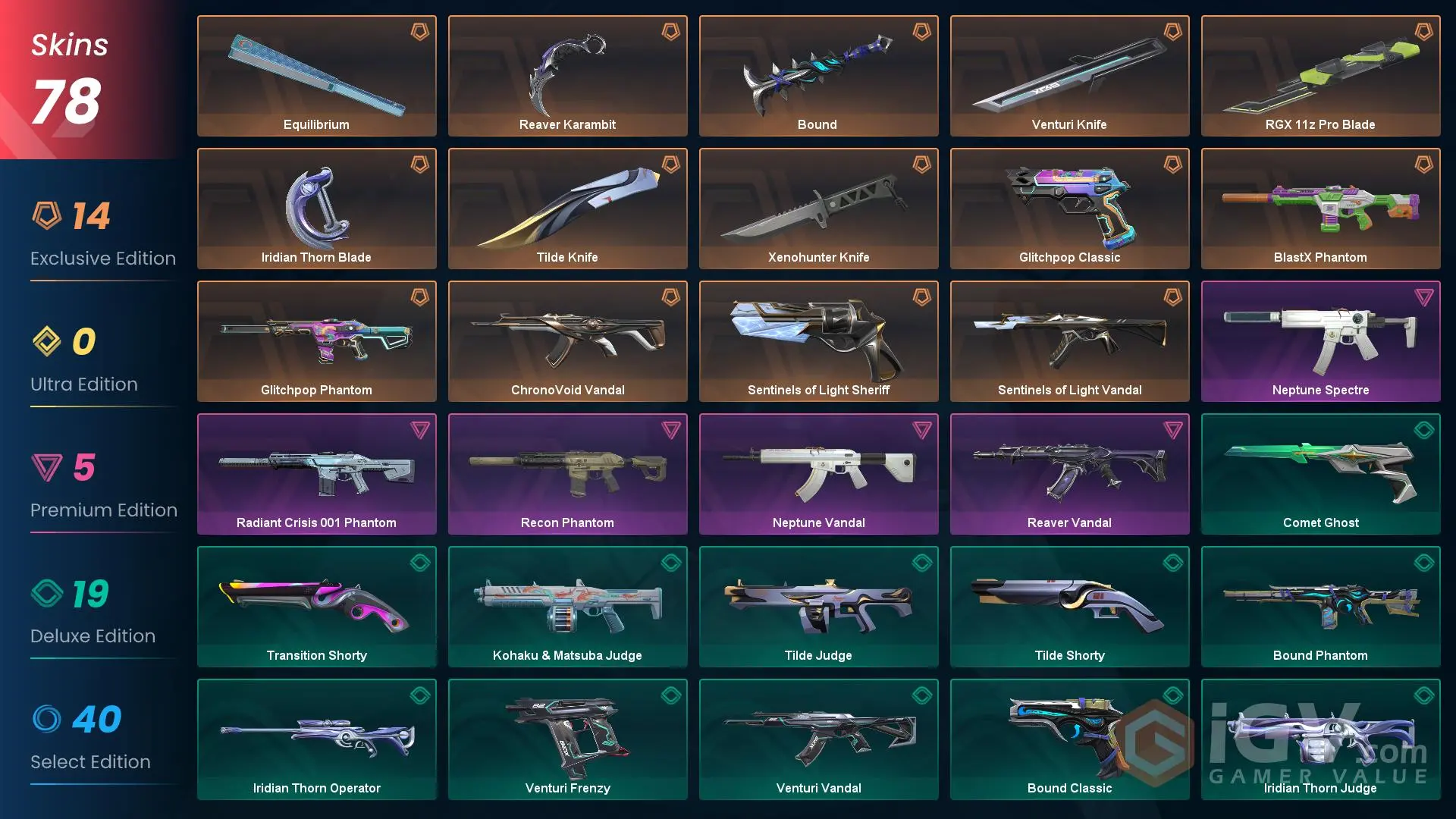View the RGX 11z Pro Blade skin

(1320, 75)
